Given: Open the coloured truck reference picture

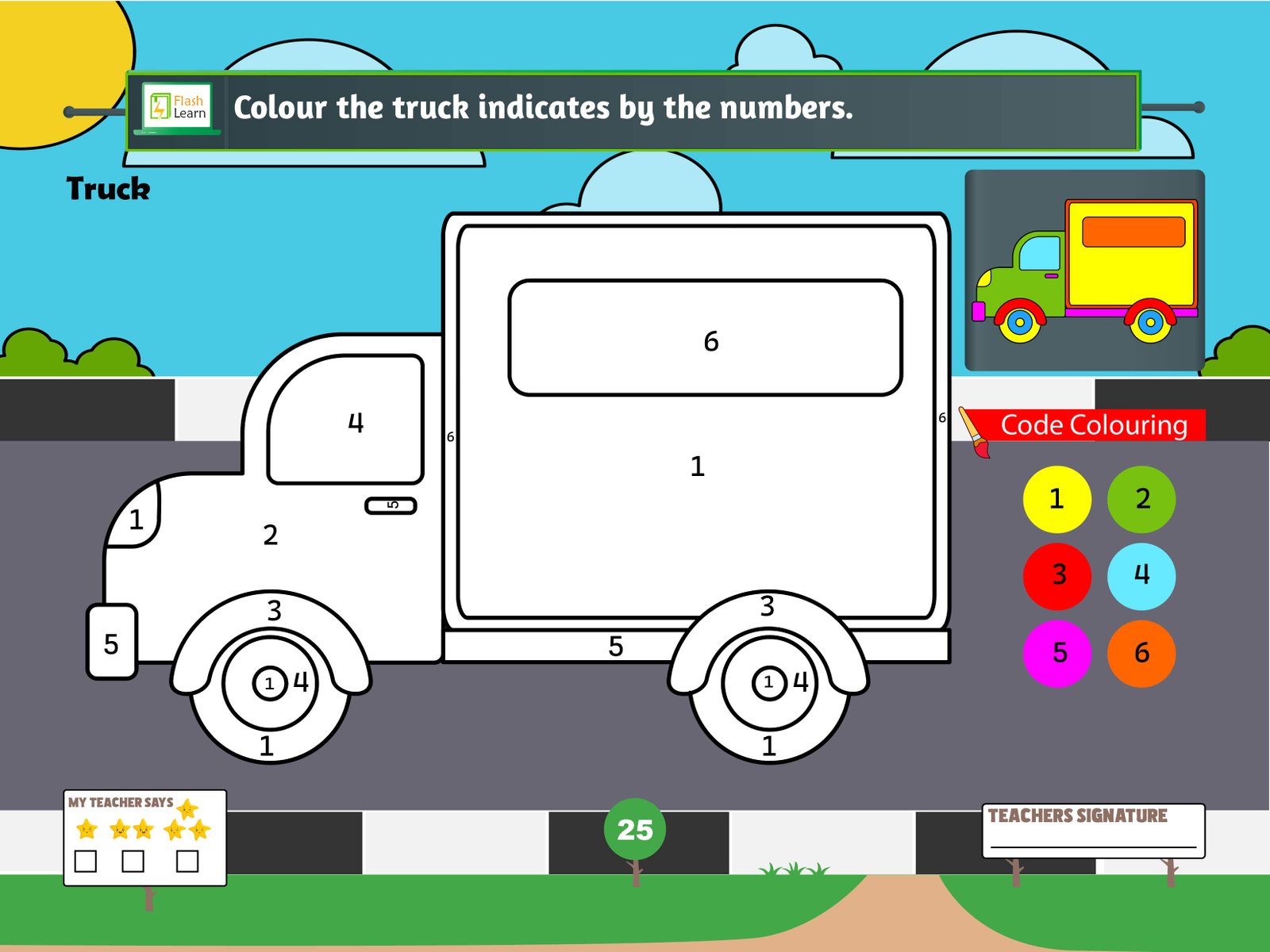Looking at the screenshot, I should coord(1084,270).
